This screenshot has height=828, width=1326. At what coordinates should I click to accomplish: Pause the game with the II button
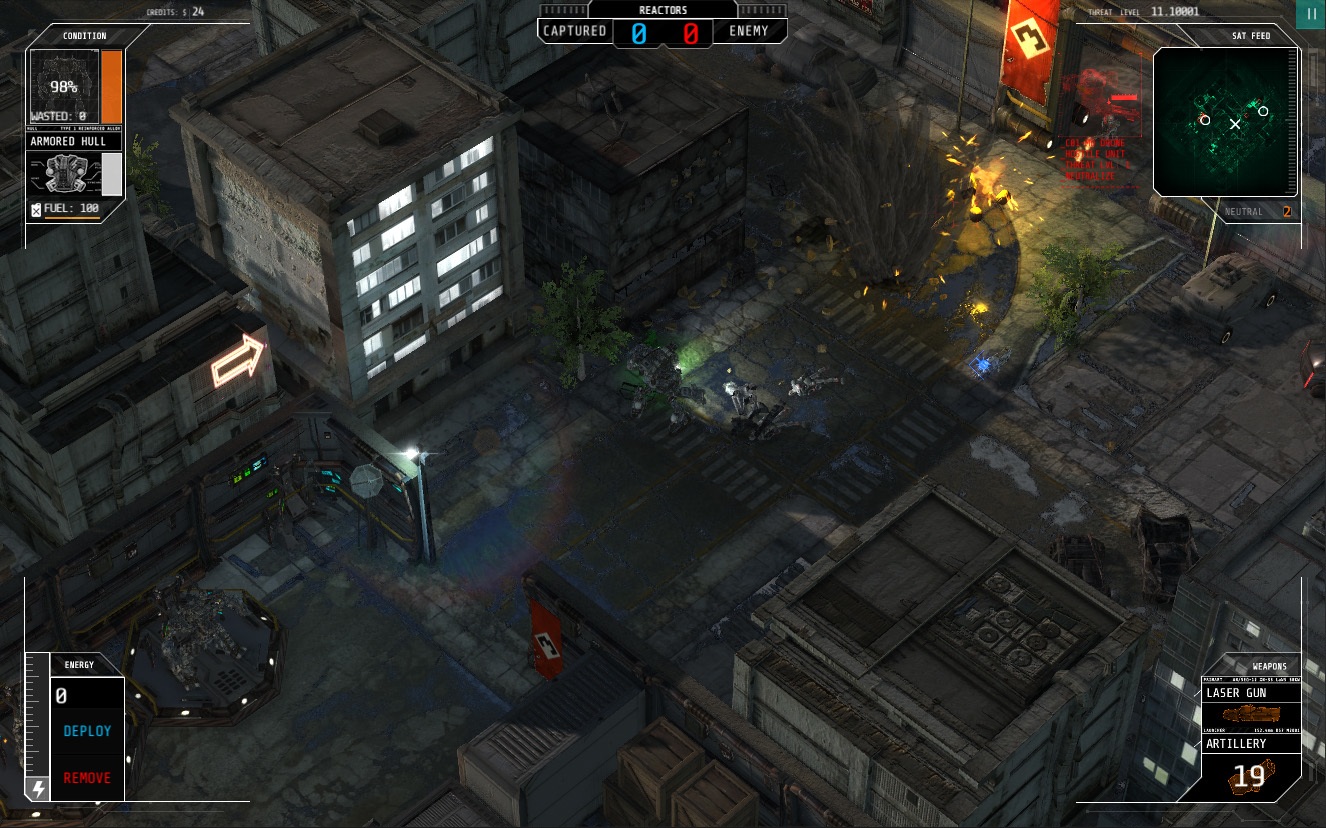pos(1310,13)
